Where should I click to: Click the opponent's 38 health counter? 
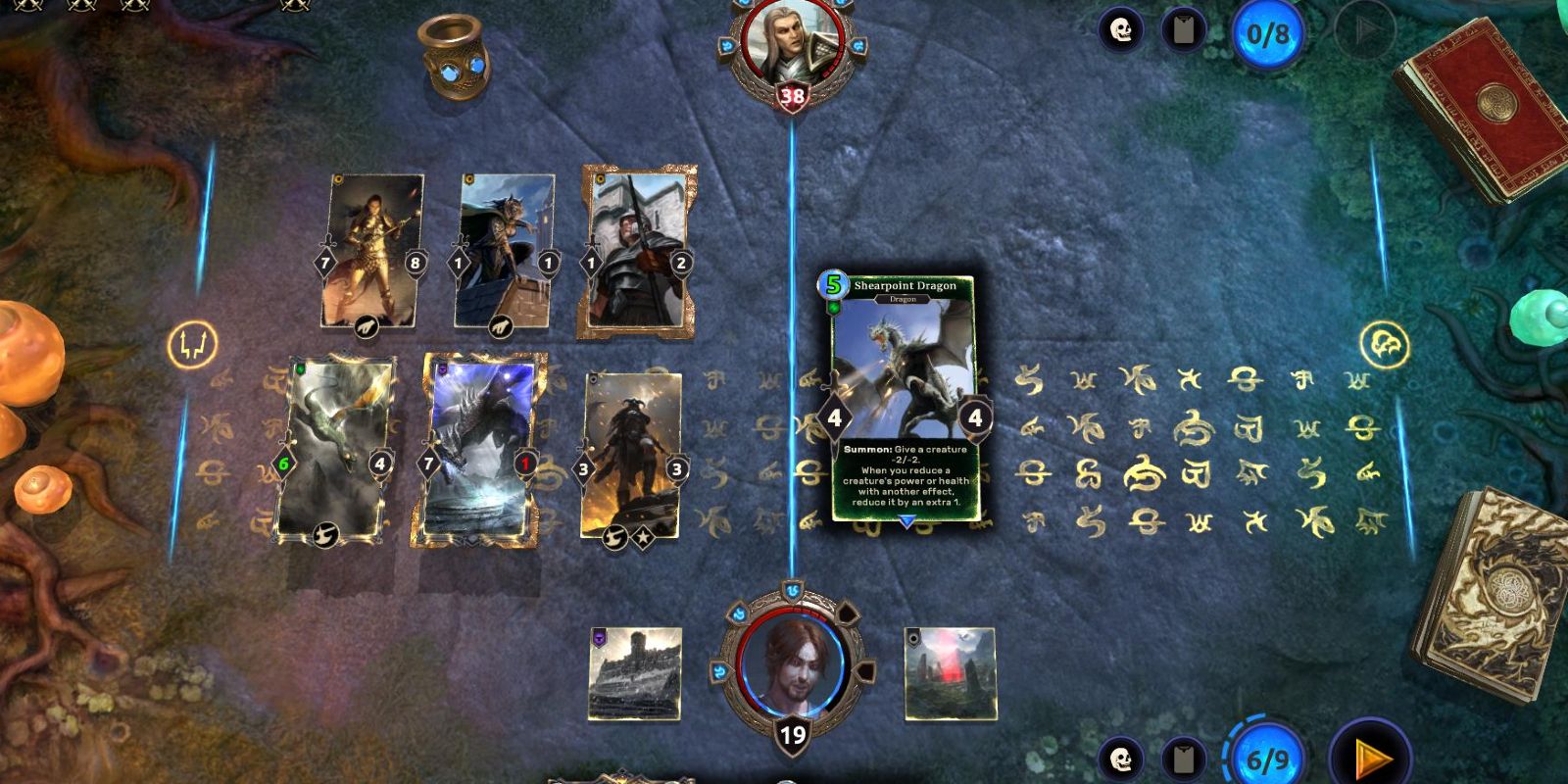(790, 95)
